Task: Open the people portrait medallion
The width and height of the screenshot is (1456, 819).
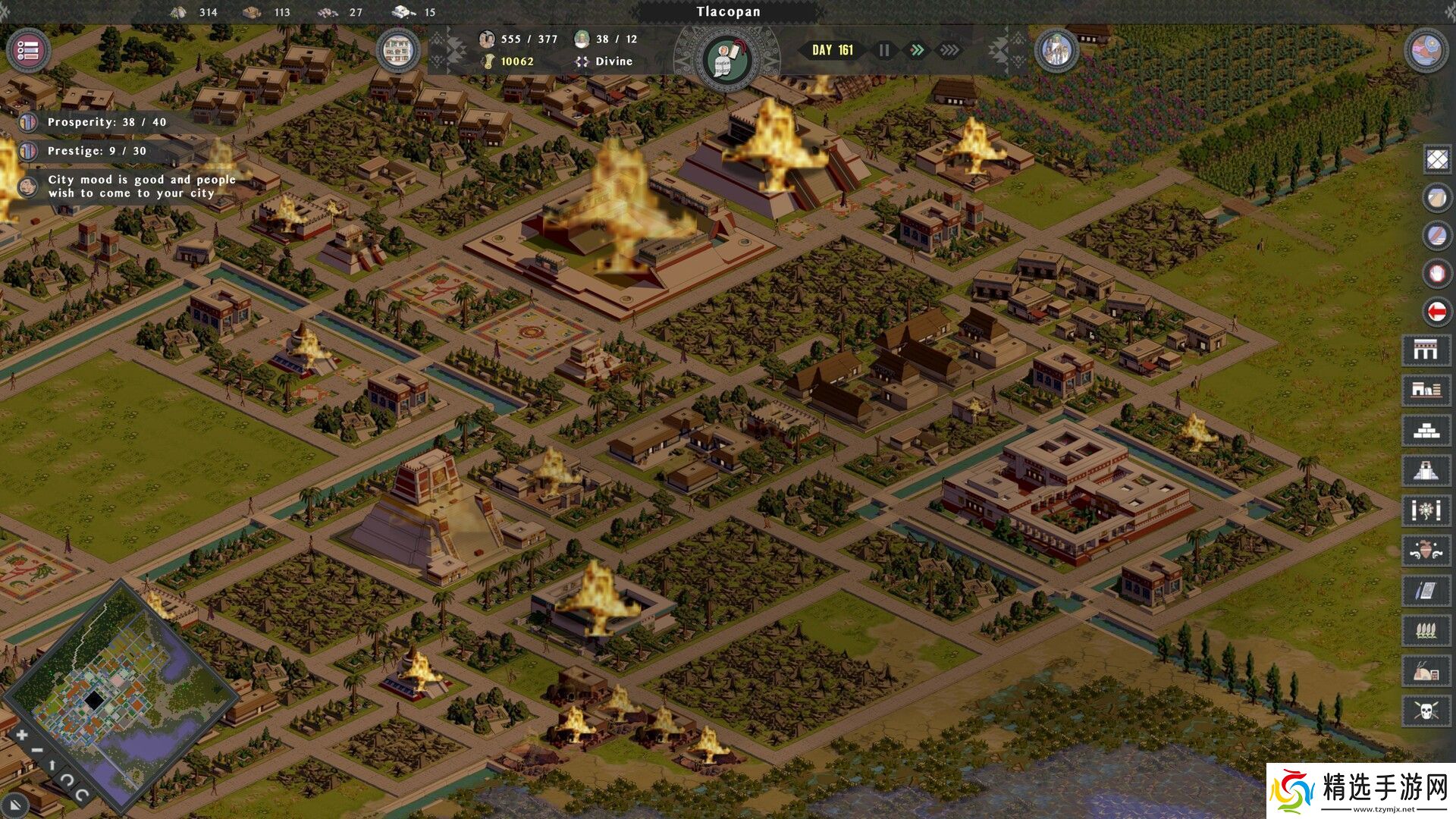Action: click(x=1056, y=51)
